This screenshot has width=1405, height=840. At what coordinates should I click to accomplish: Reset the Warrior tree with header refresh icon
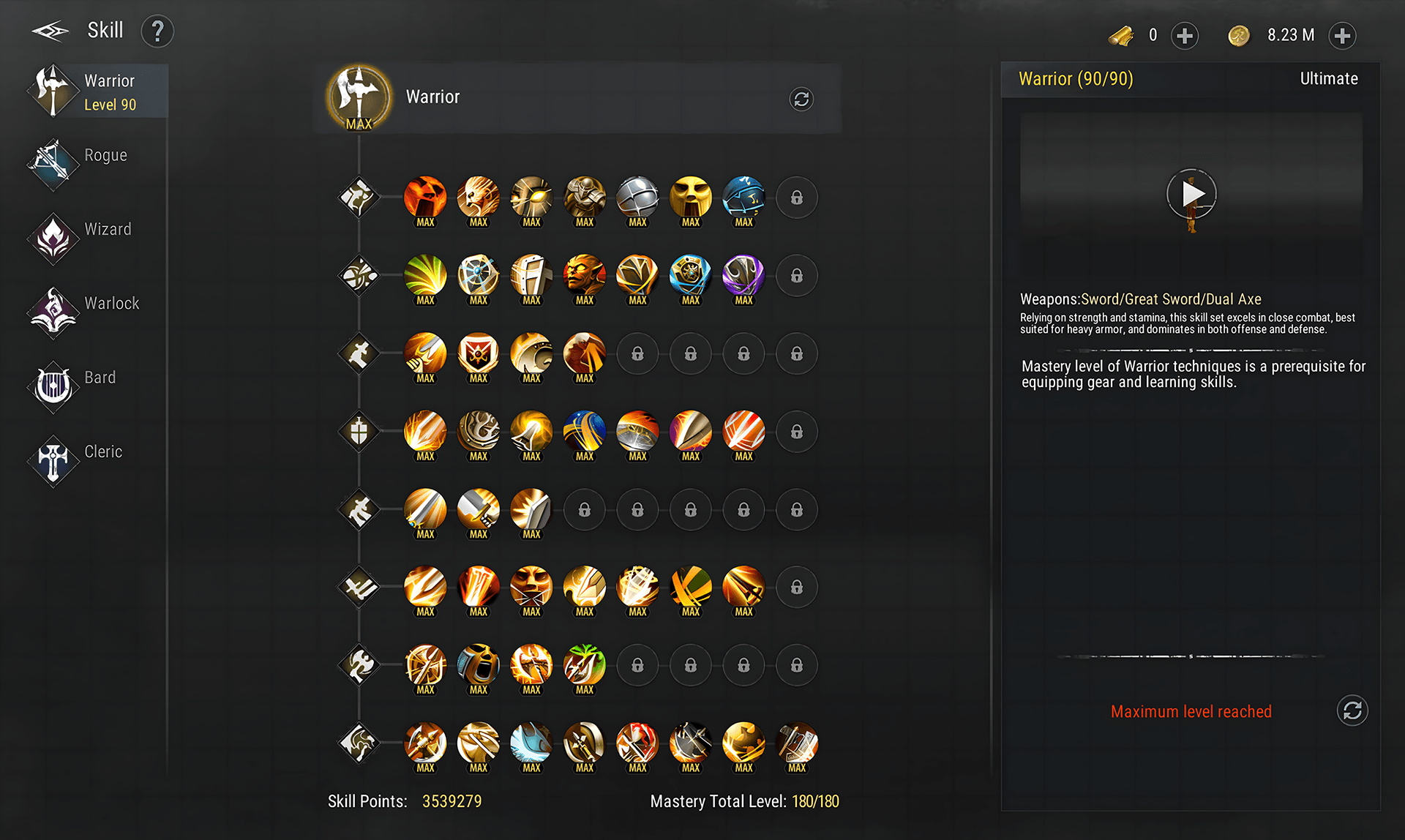click(x=801, y=99)
